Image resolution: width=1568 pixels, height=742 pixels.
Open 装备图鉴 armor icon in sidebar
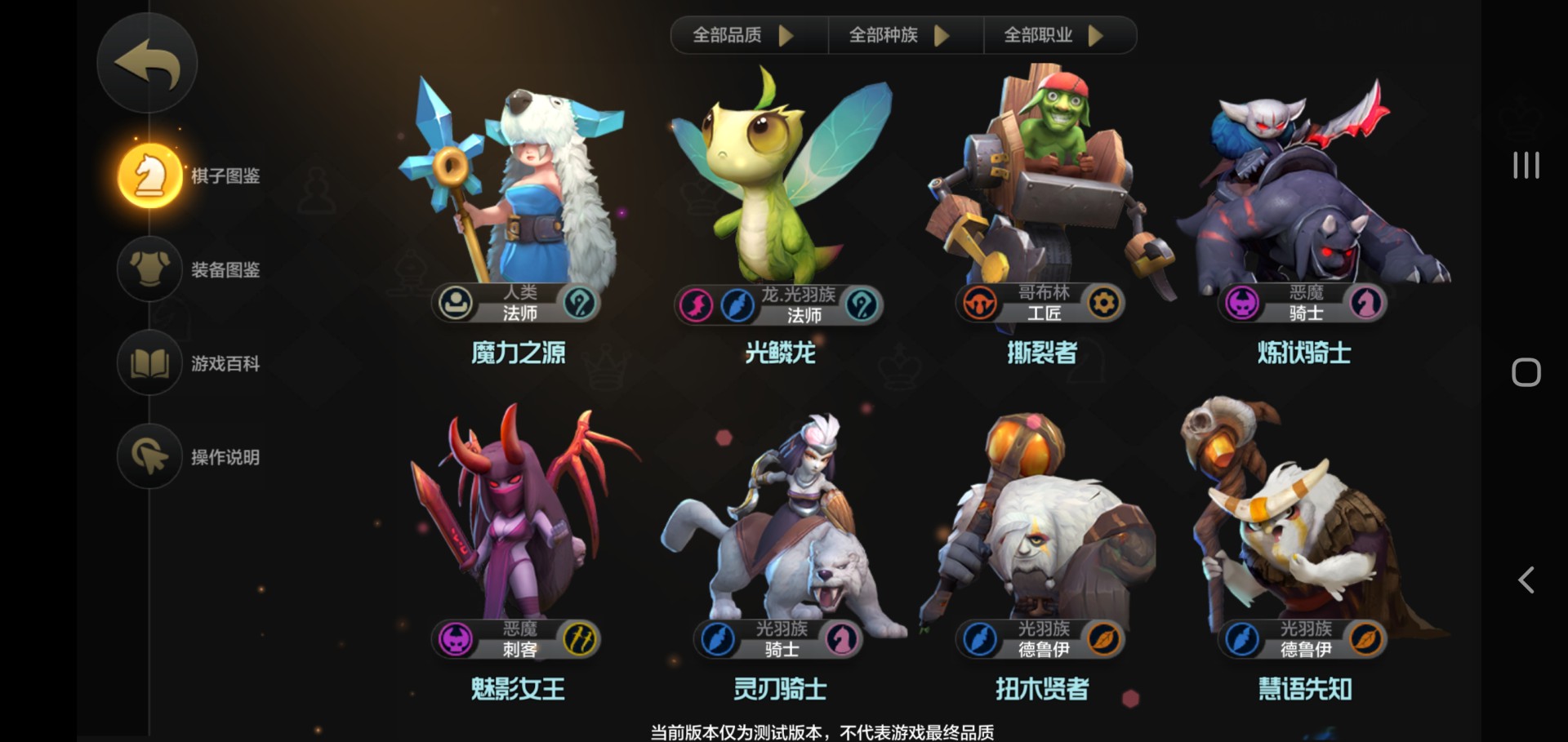tap(149, 269)
